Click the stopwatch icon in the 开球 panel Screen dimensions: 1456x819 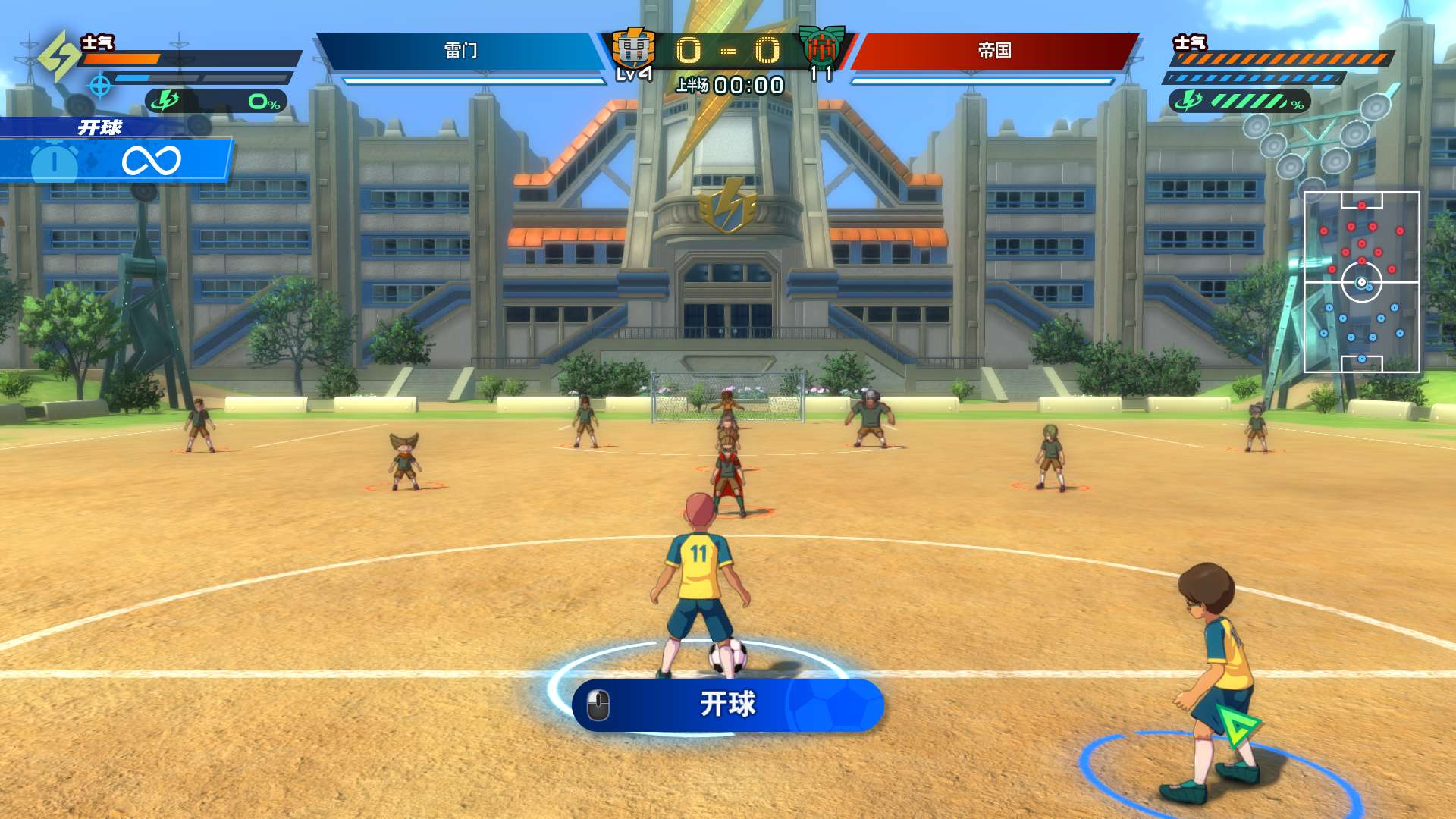(54, 162)
